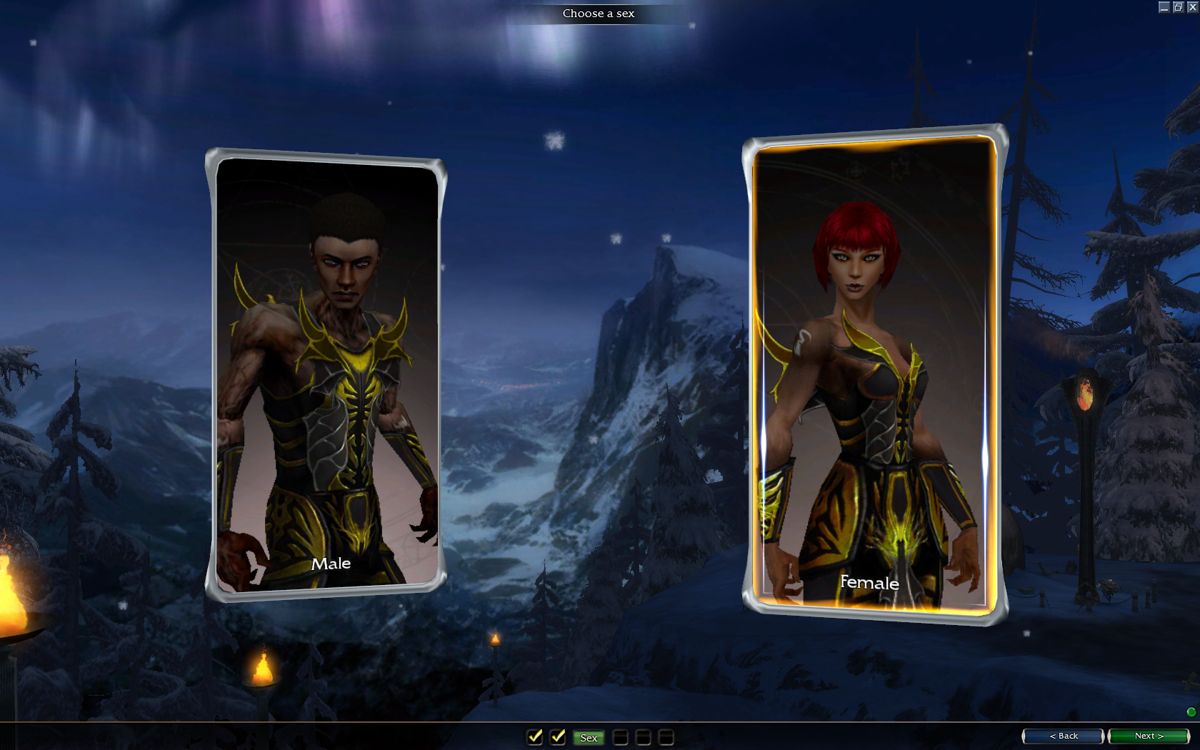Close the game window
This screenshot has width=1200, height=750.
(1192, 7)
